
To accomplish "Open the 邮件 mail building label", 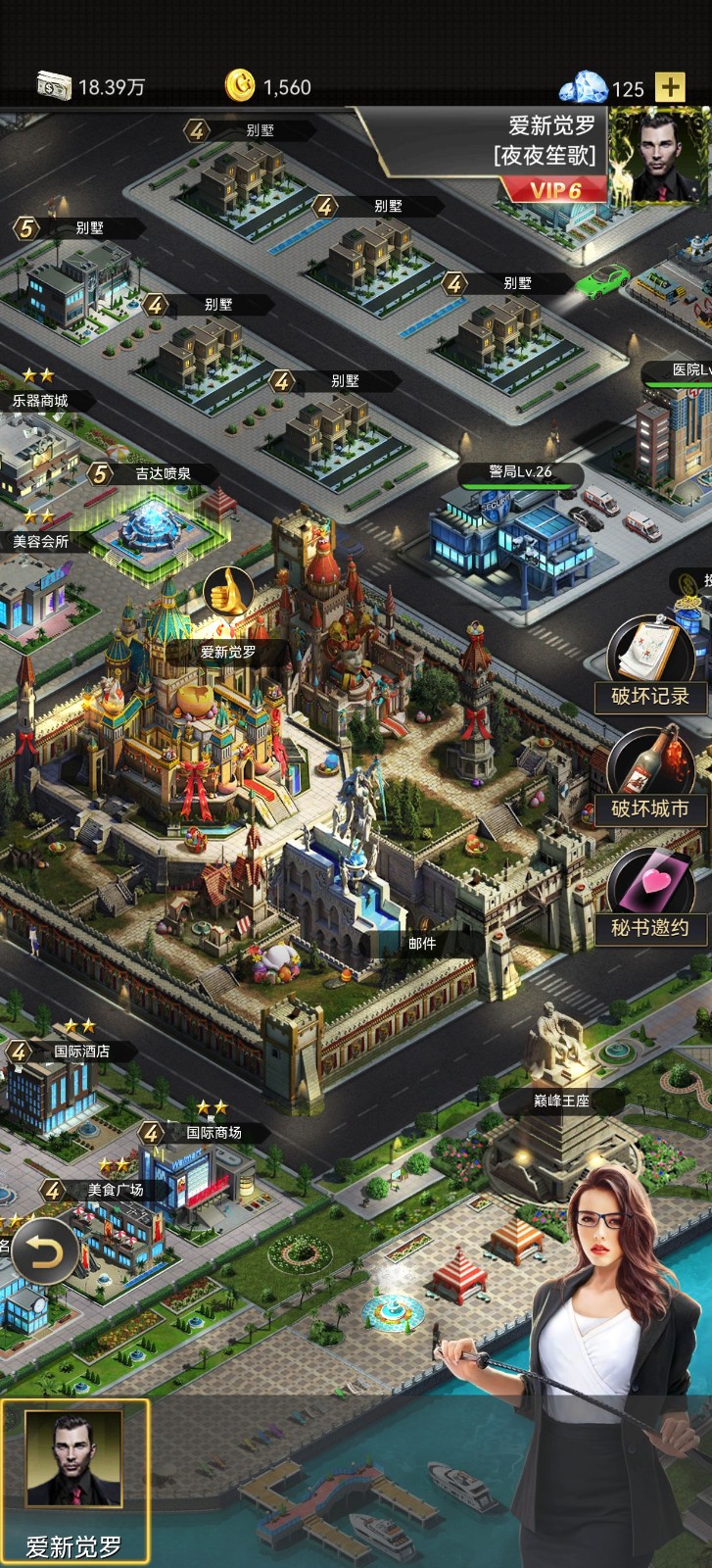I will [422, 943].
